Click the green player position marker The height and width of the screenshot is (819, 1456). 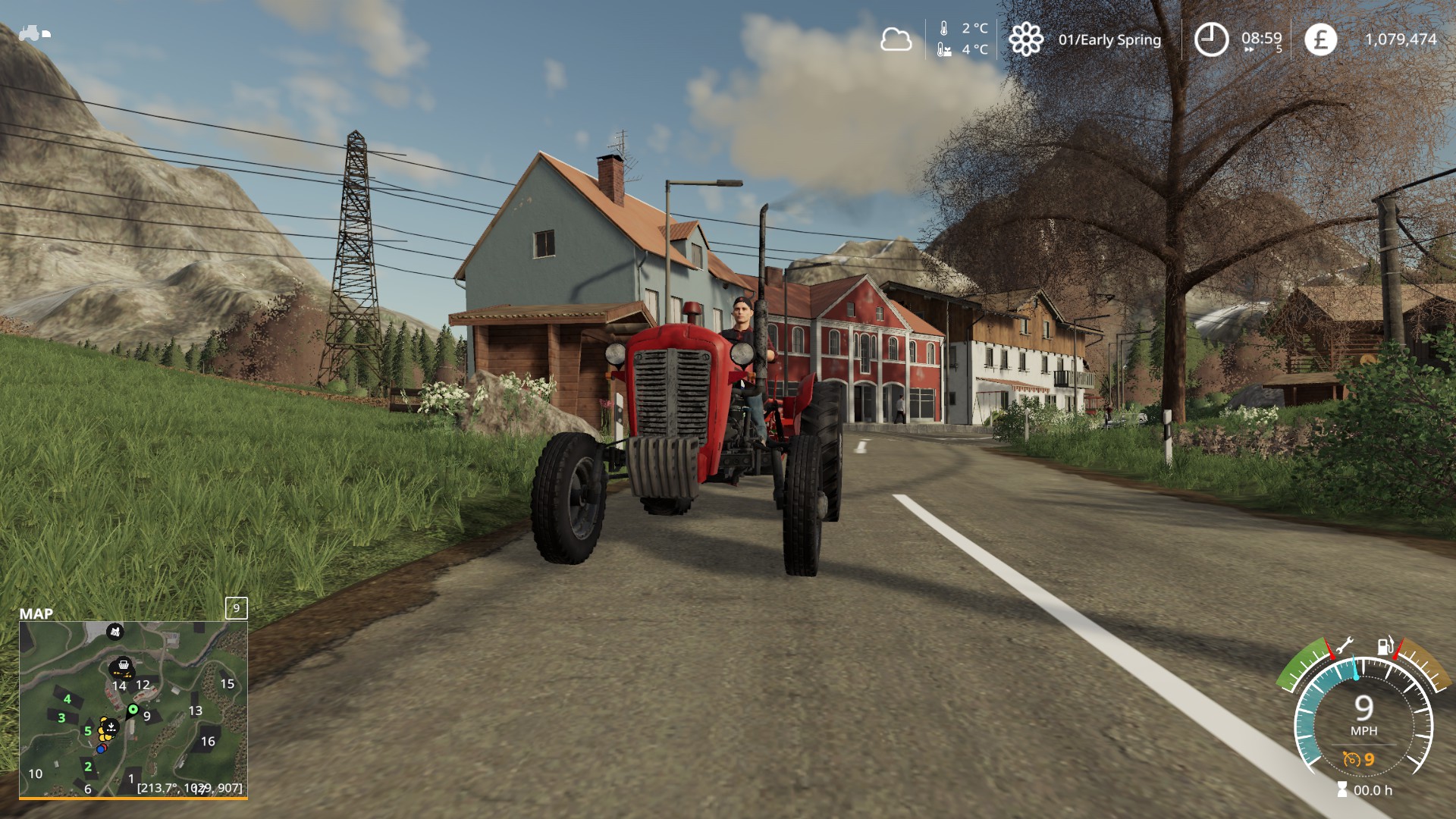pyautogui.click(x=133, y=710)
